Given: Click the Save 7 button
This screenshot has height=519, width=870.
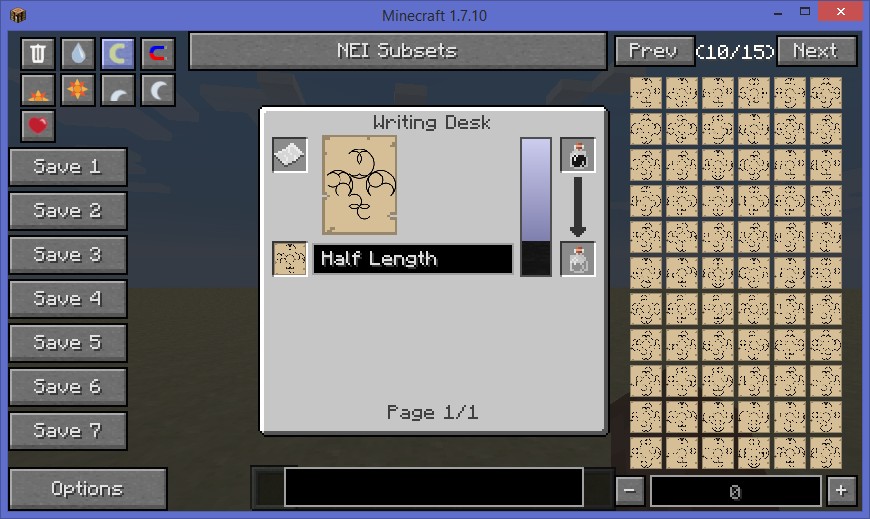Looking at the screenshot, I should [x=68, y=431].
